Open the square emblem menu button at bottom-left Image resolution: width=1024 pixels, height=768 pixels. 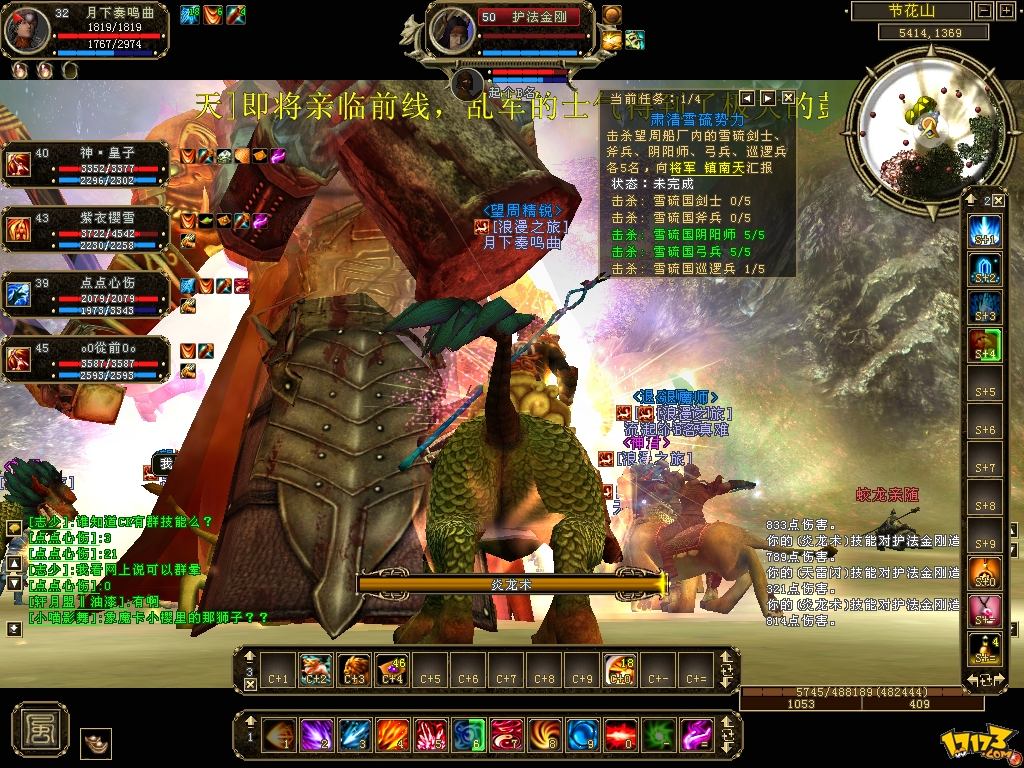(x=40, y=727)
